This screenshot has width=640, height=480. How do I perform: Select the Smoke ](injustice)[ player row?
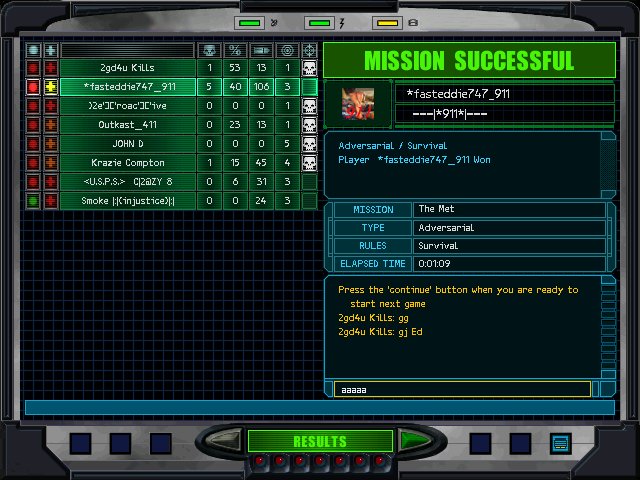click(x=126, y=201)
